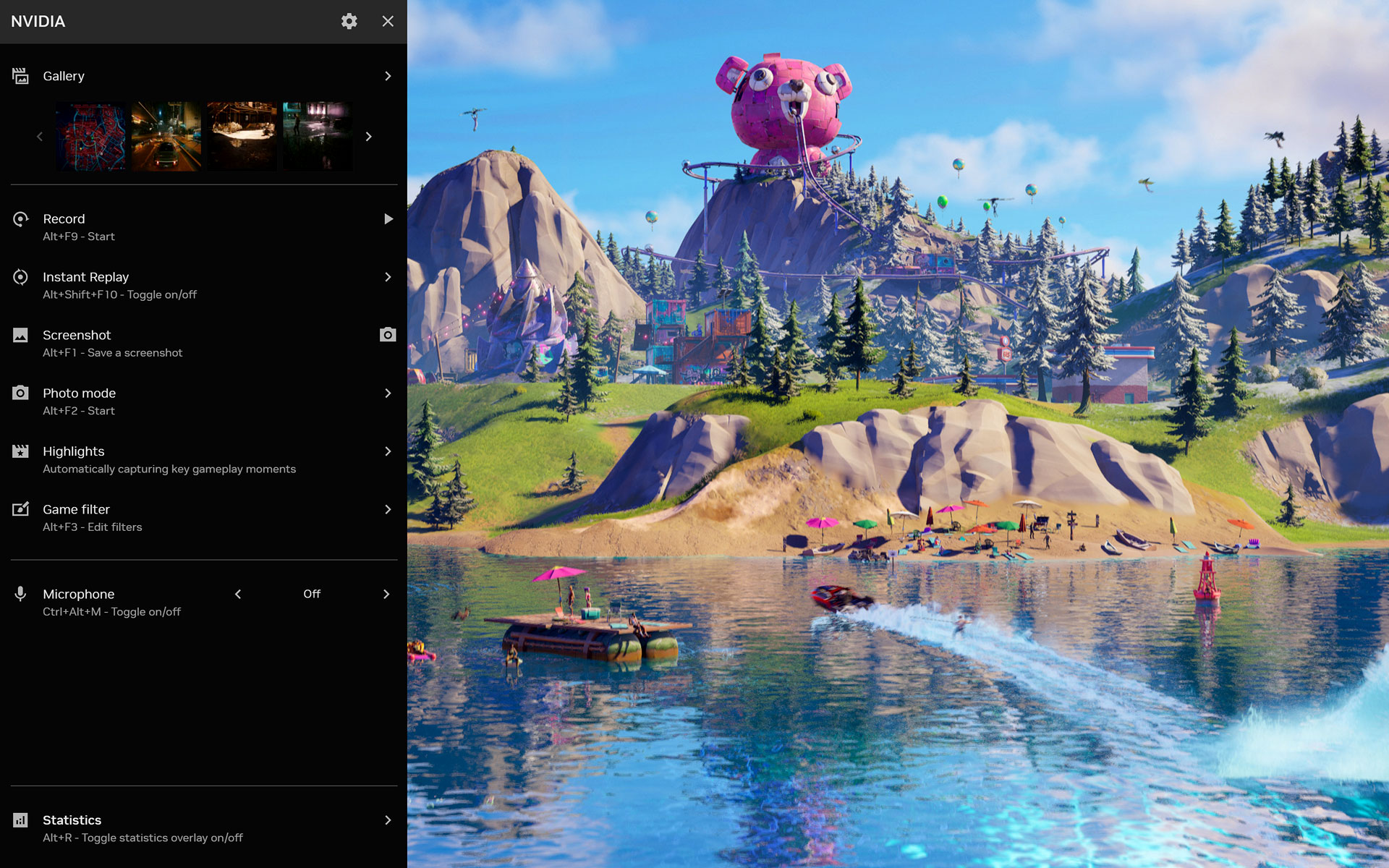The image size is (1389, 868).
Task: Select the Photo mode camera icon
Action: coord(20,393)
